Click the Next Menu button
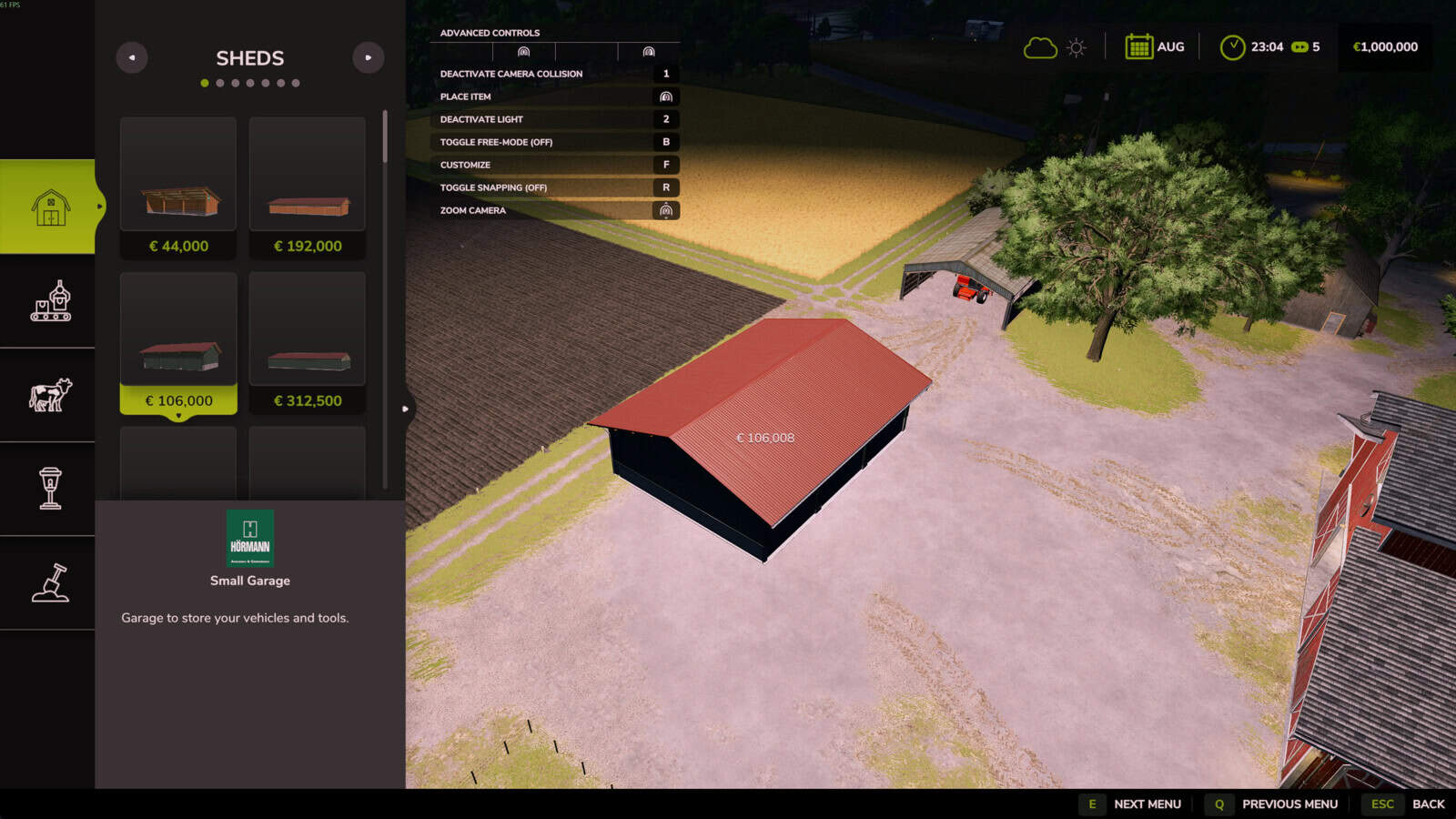This screenshot has width=1456, height=819. 1131,804
